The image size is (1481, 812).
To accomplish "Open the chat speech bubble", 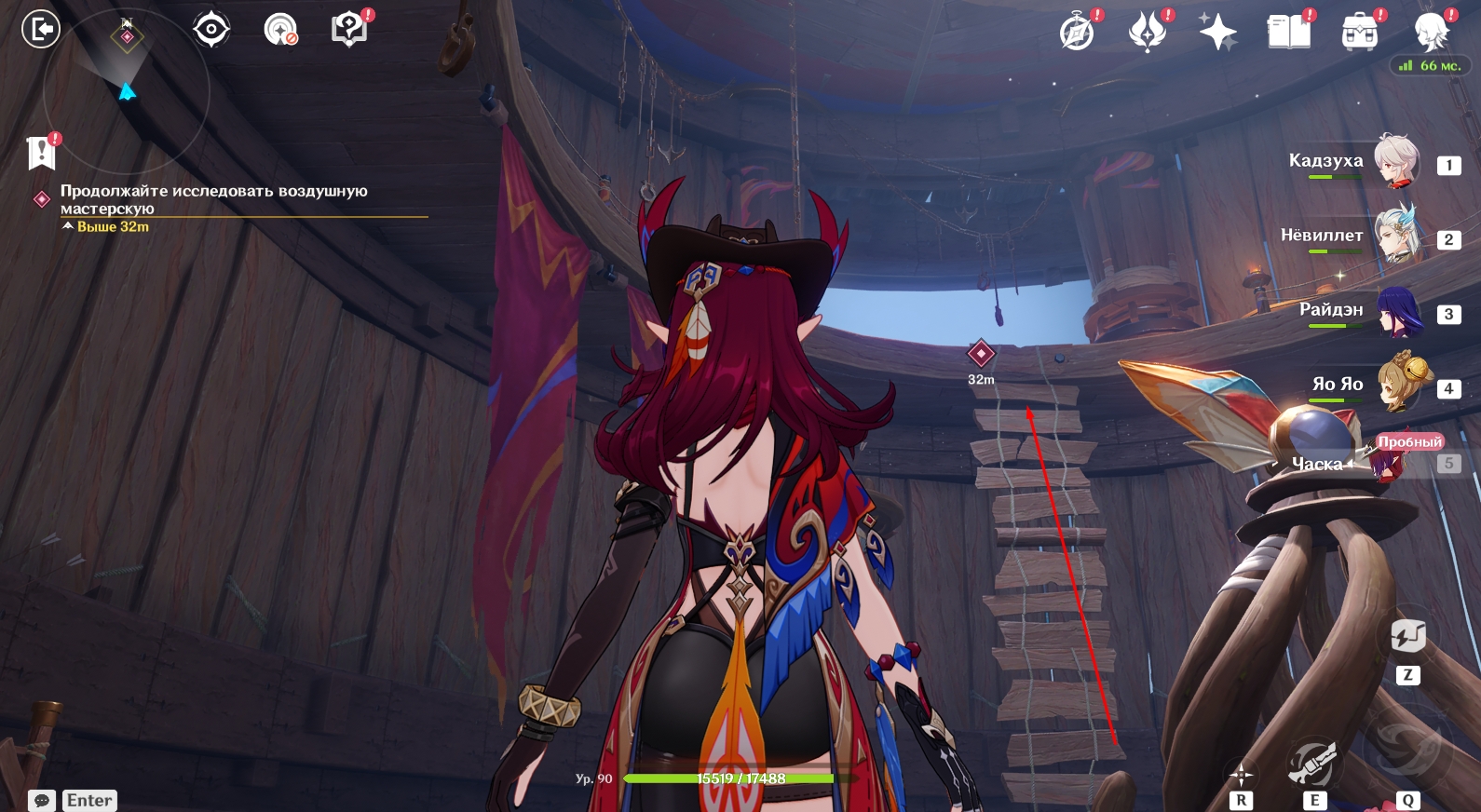I will pos(42,800).
